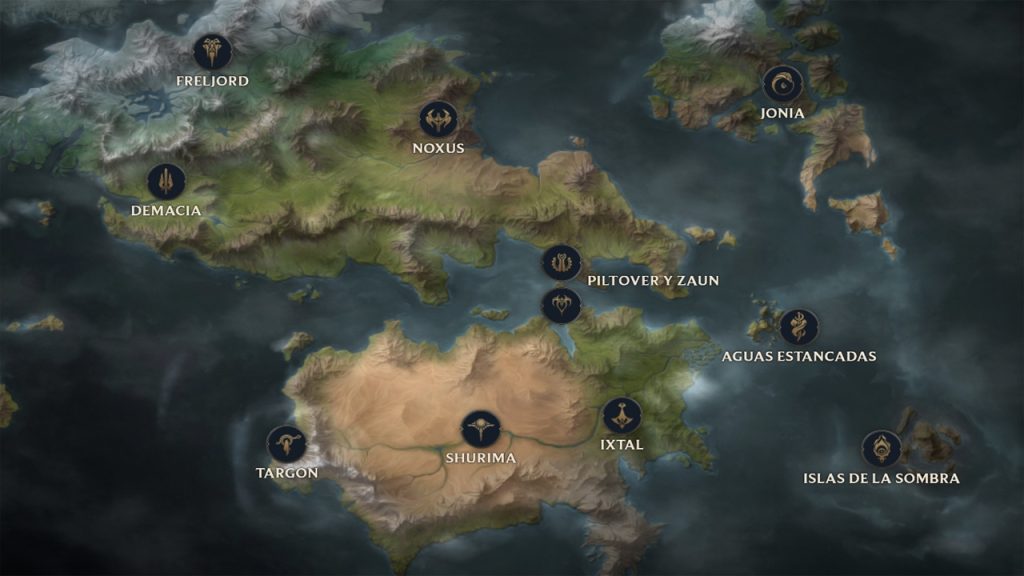This screenshot has width=1024, height=576.
Task: Choose the Demacia region icon
Action: click(166, 181)
